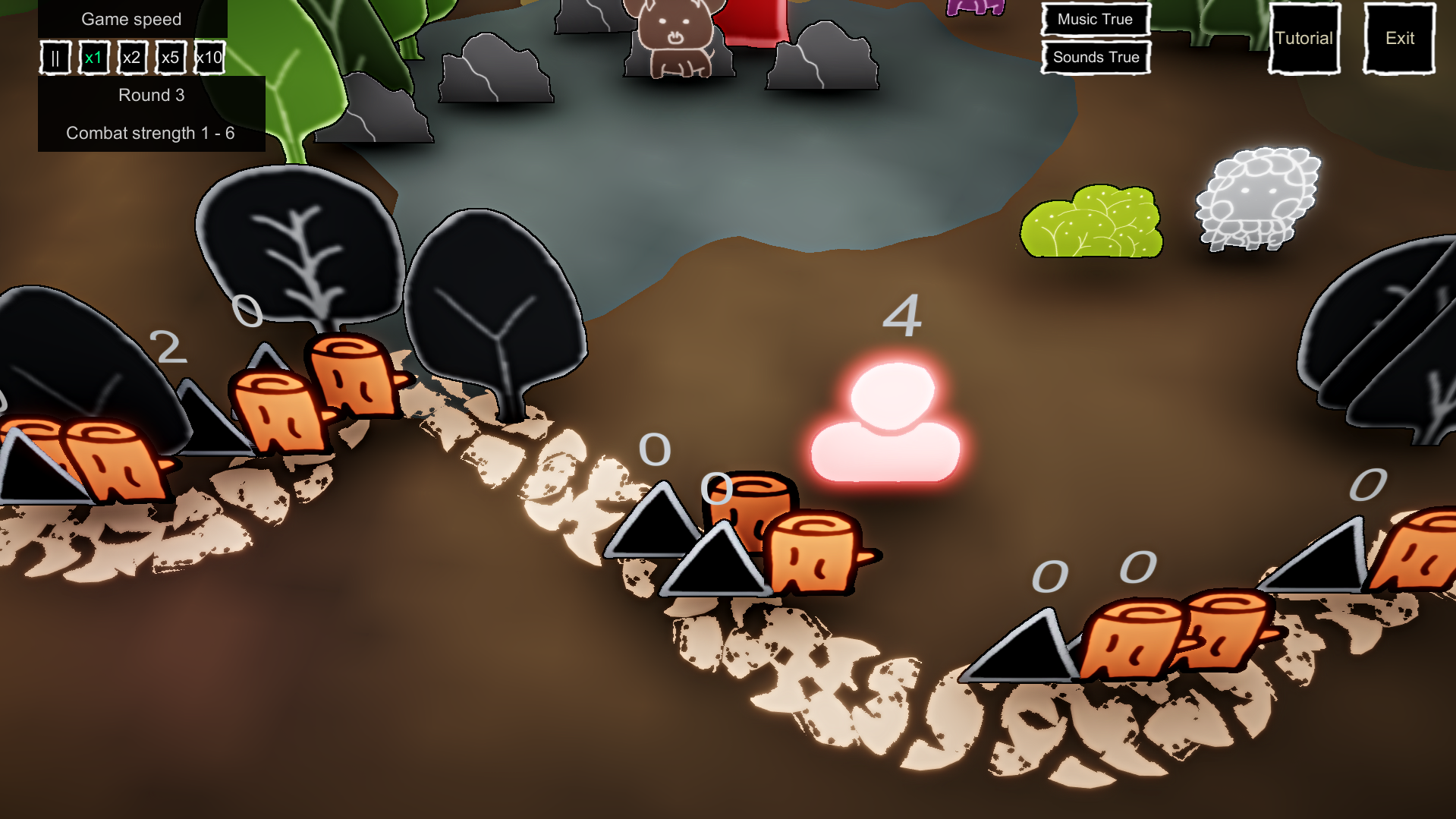Switch to x1 game speed
The width and height of the screenshot is (1456, 819).
94,57
